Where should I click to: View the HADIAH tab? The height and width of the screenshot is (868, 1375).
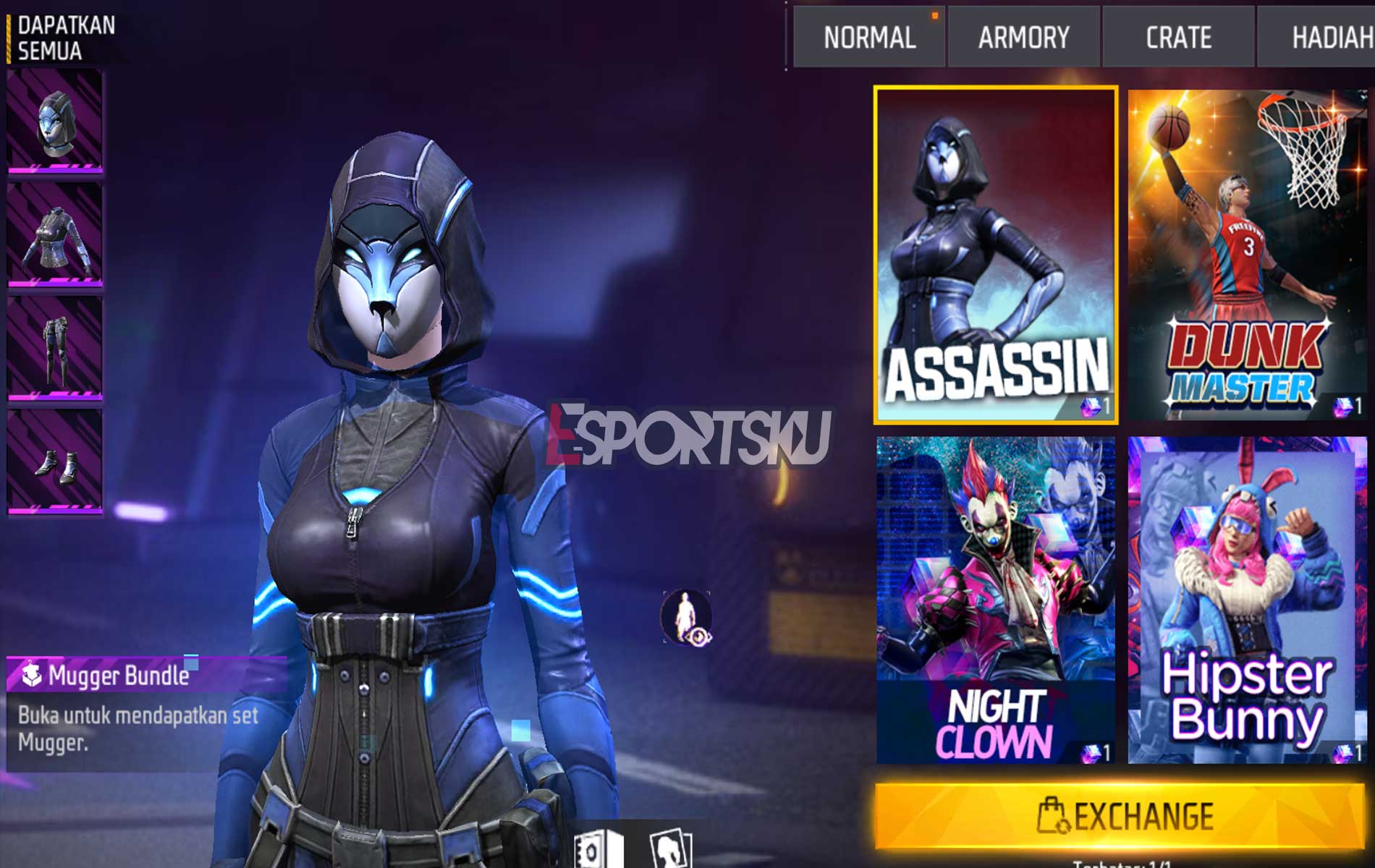pos(1335,38)
